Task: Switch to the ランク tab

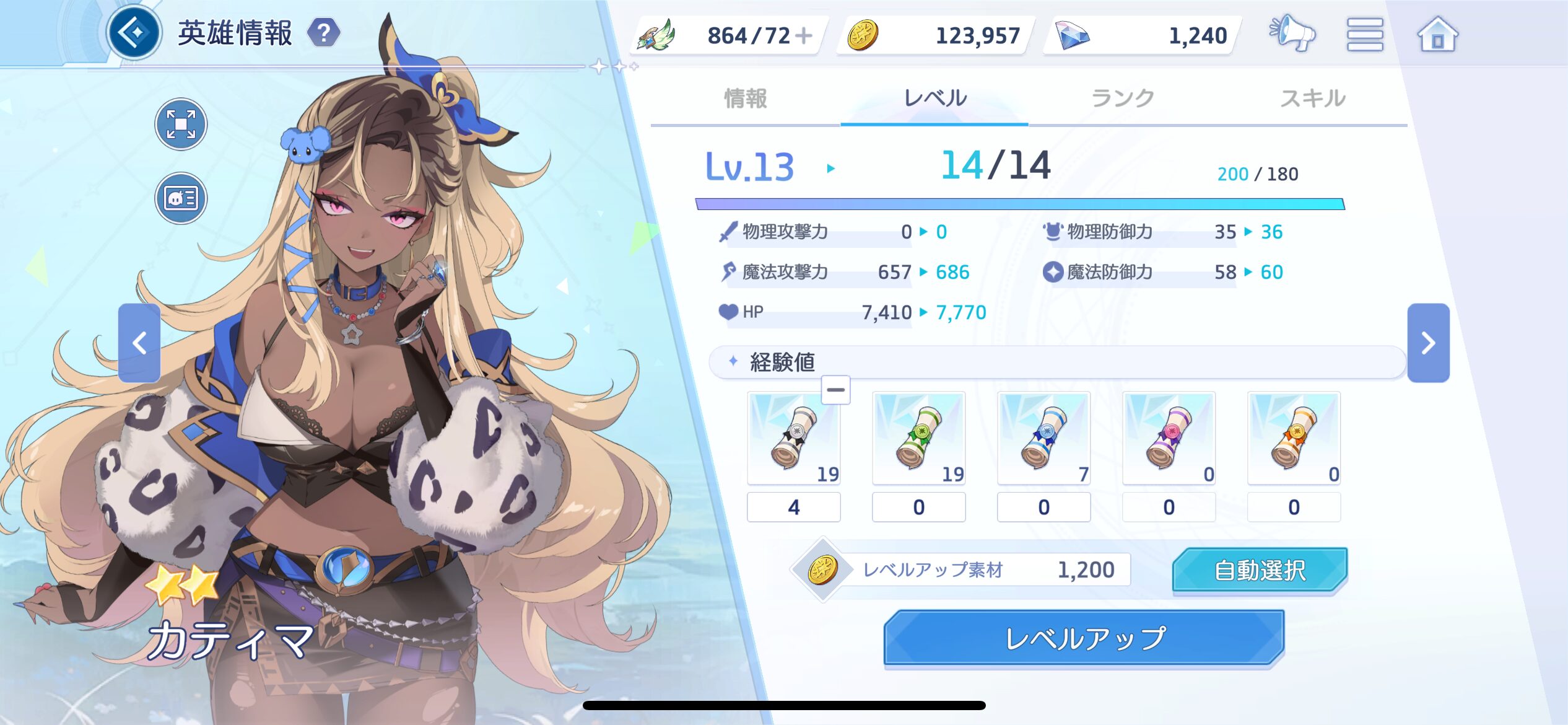Action: click(x=1123, y=99)
